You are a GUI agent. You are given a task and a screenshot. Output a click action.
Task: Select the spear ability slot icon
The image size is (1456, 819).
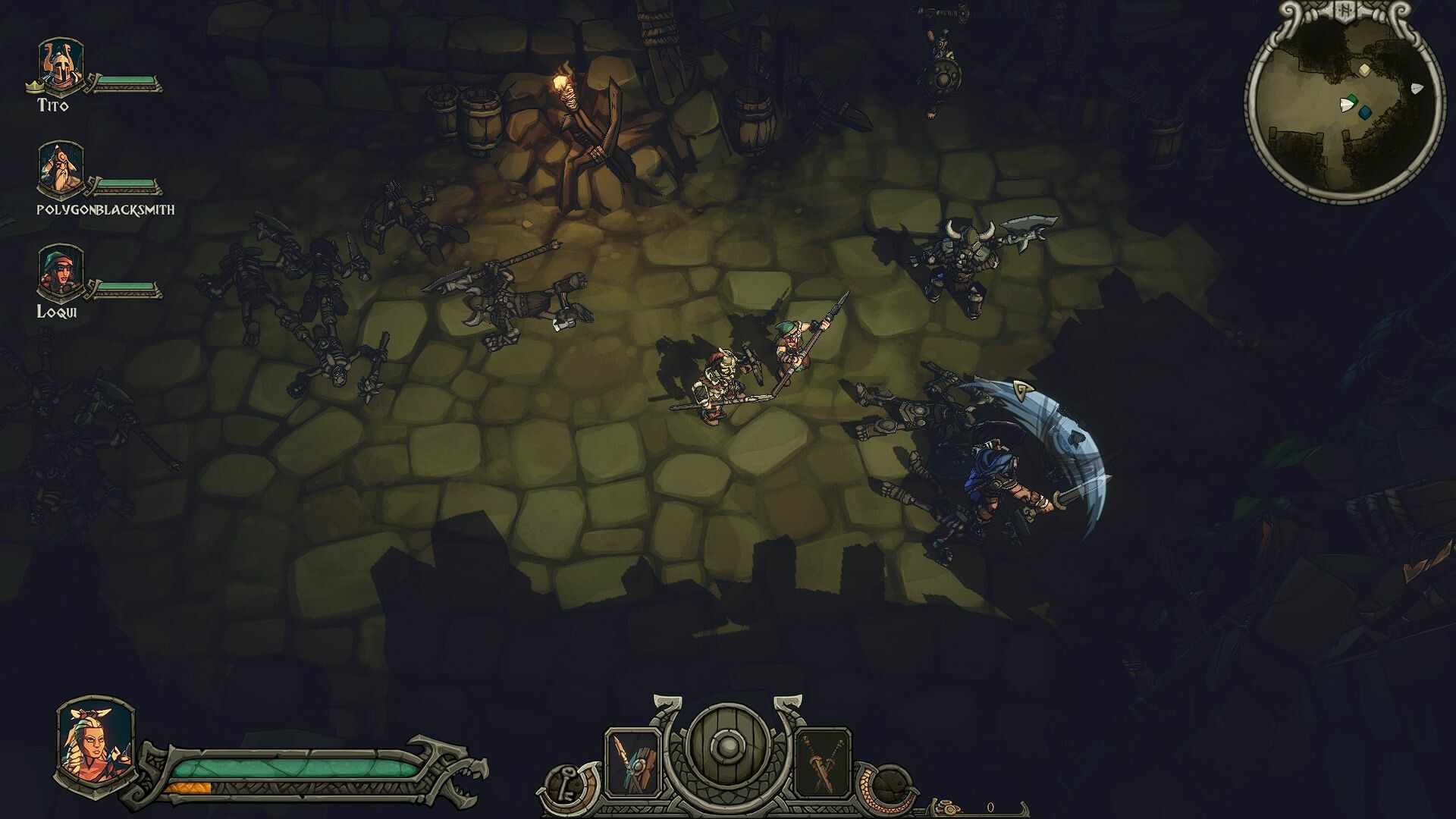click(632, 762)
